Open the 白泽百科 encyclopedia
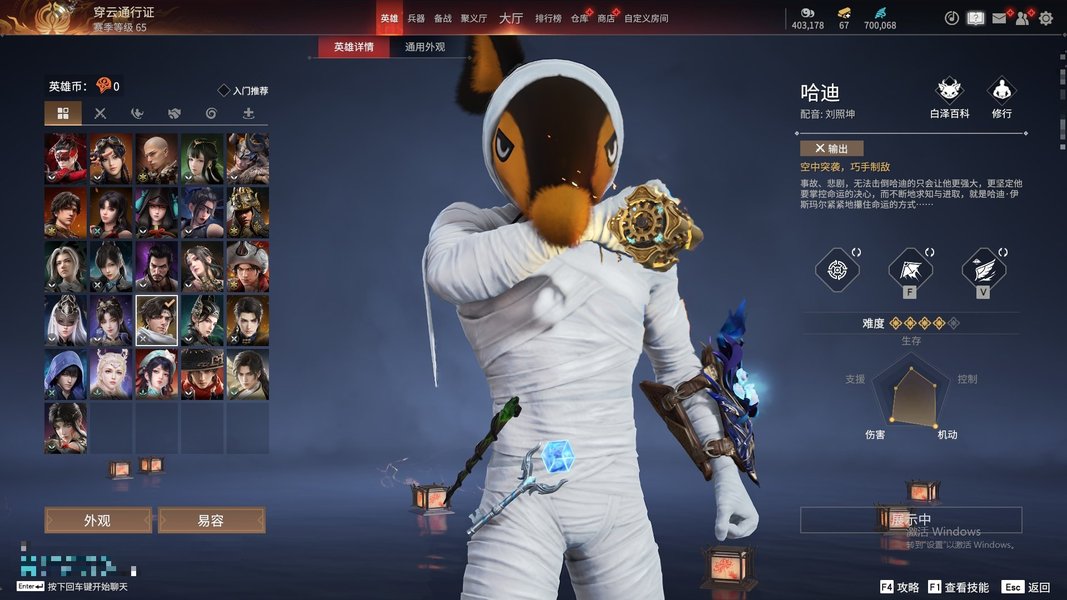The height and width of the screenshot is (600, 1067). (x=949, y=97)
